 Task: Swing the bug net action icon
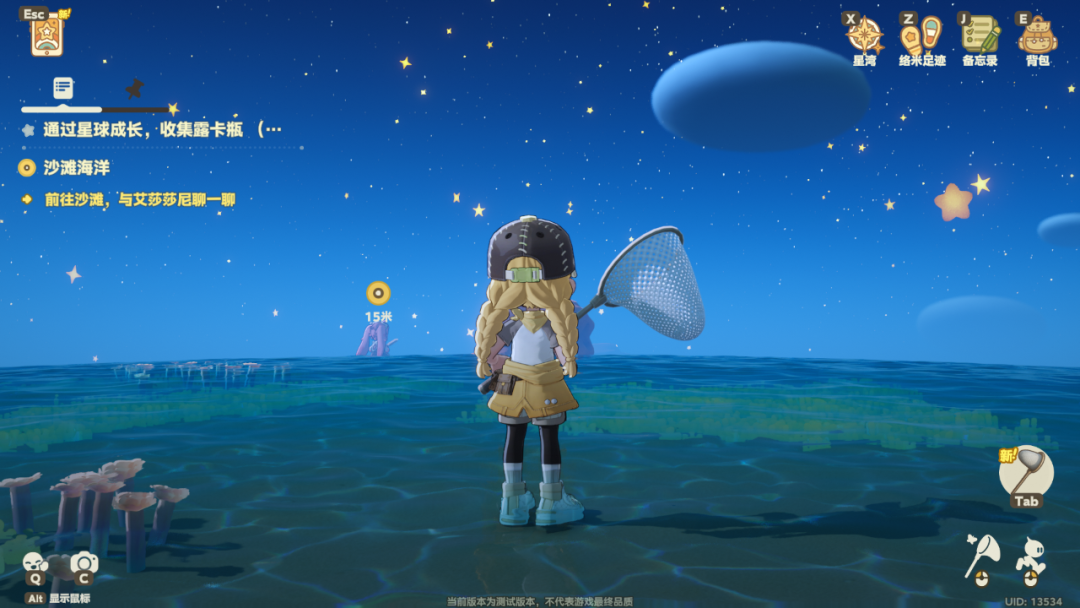981,556
